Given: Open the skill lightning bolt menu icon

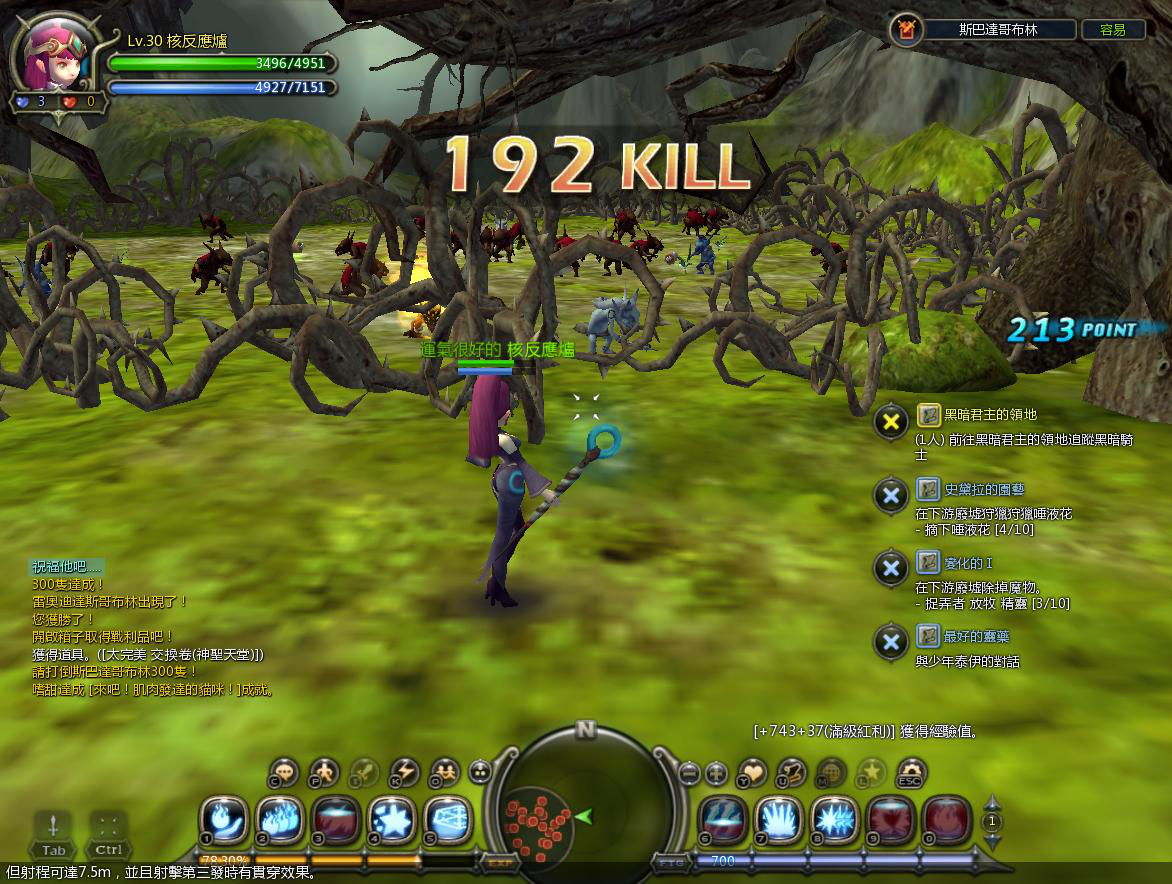Looking at the screenshot, I should coord(403,772).
